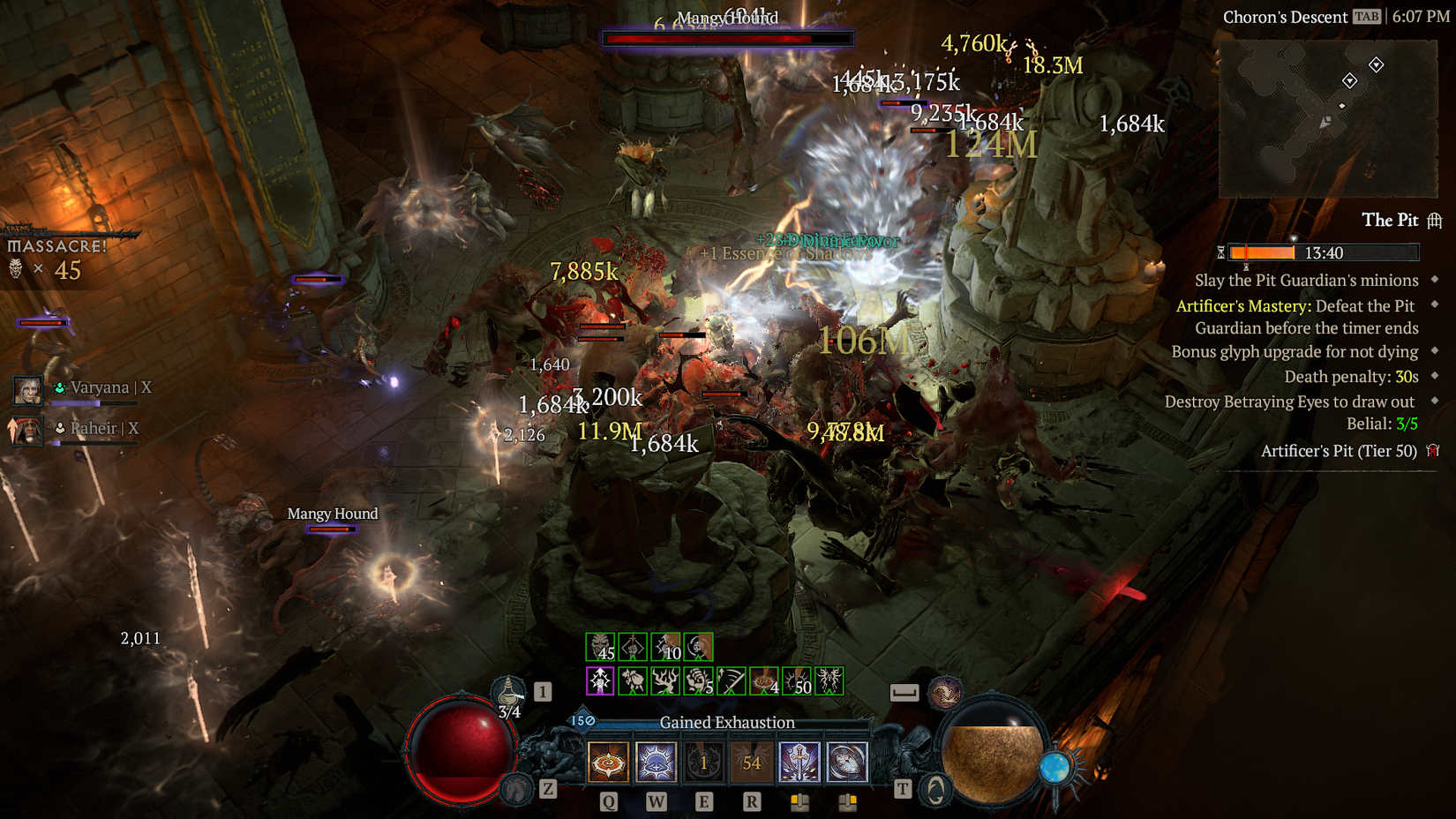1456x819 pixels.
Task: Click Raheir's party portrait
Action: coord(26,429)
